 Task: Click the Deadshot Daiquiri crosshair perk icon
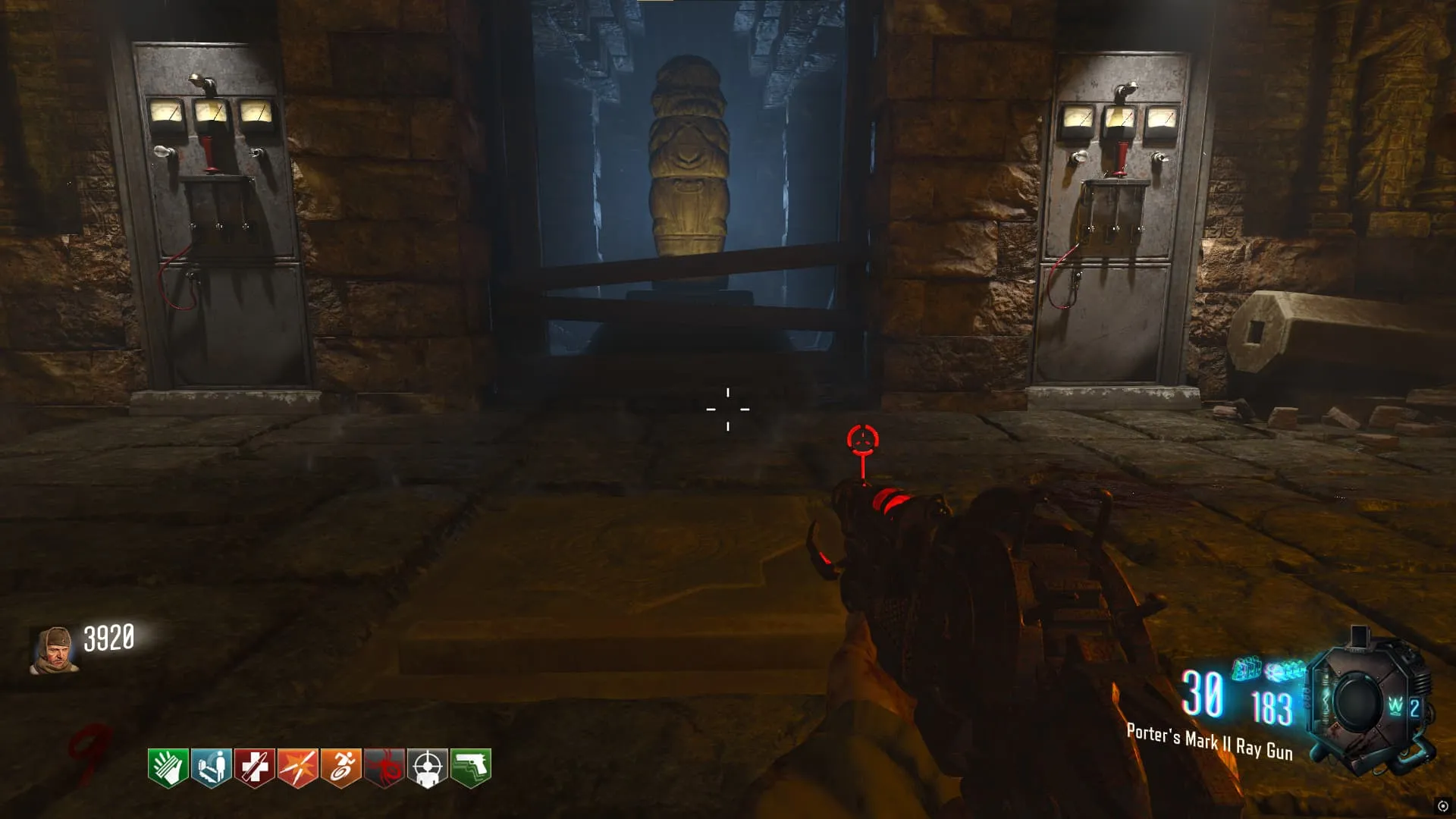click(428, 767)
